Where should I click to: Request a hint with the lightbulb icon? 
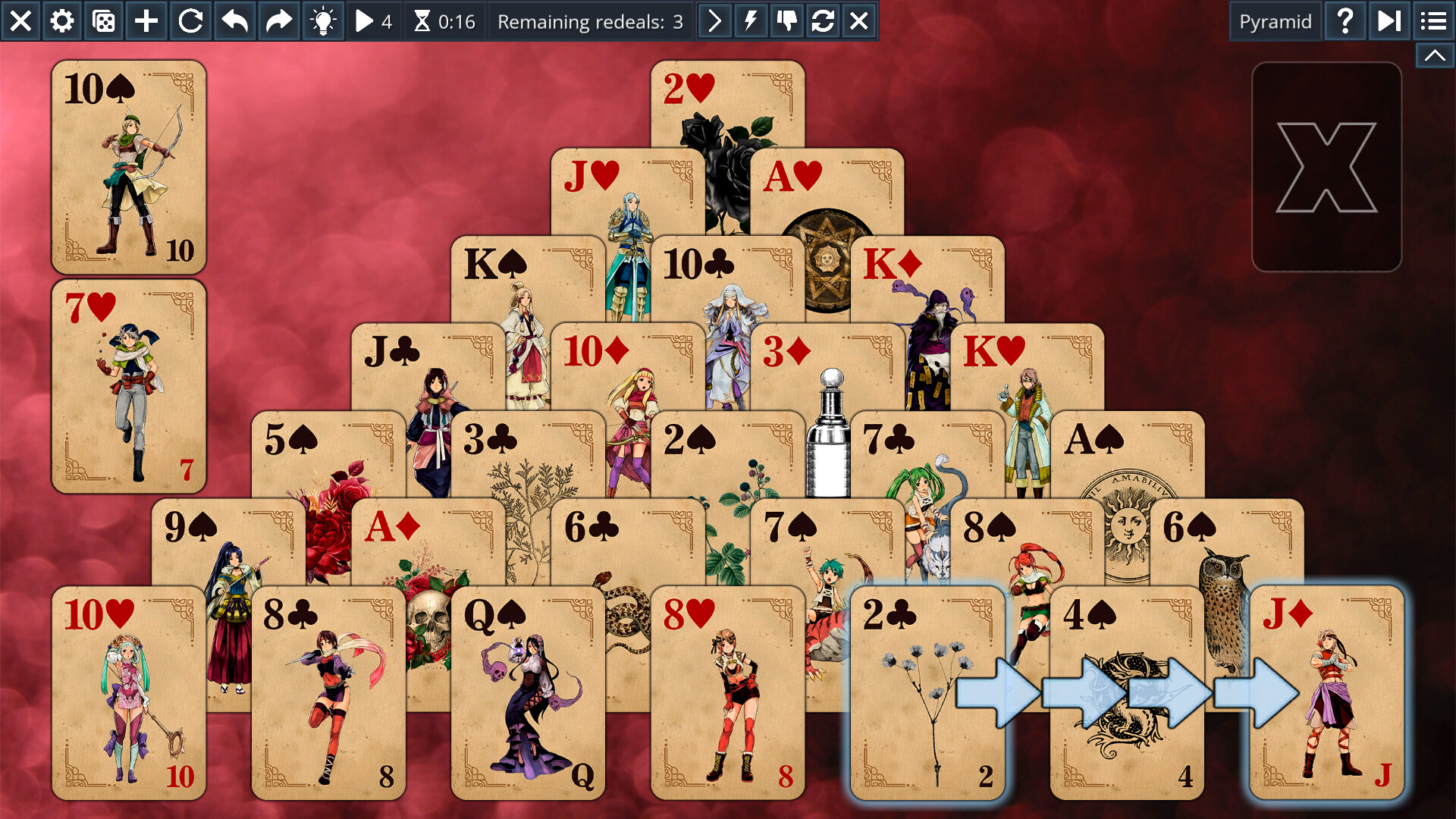pyautogui.click(x=322, y=20)
